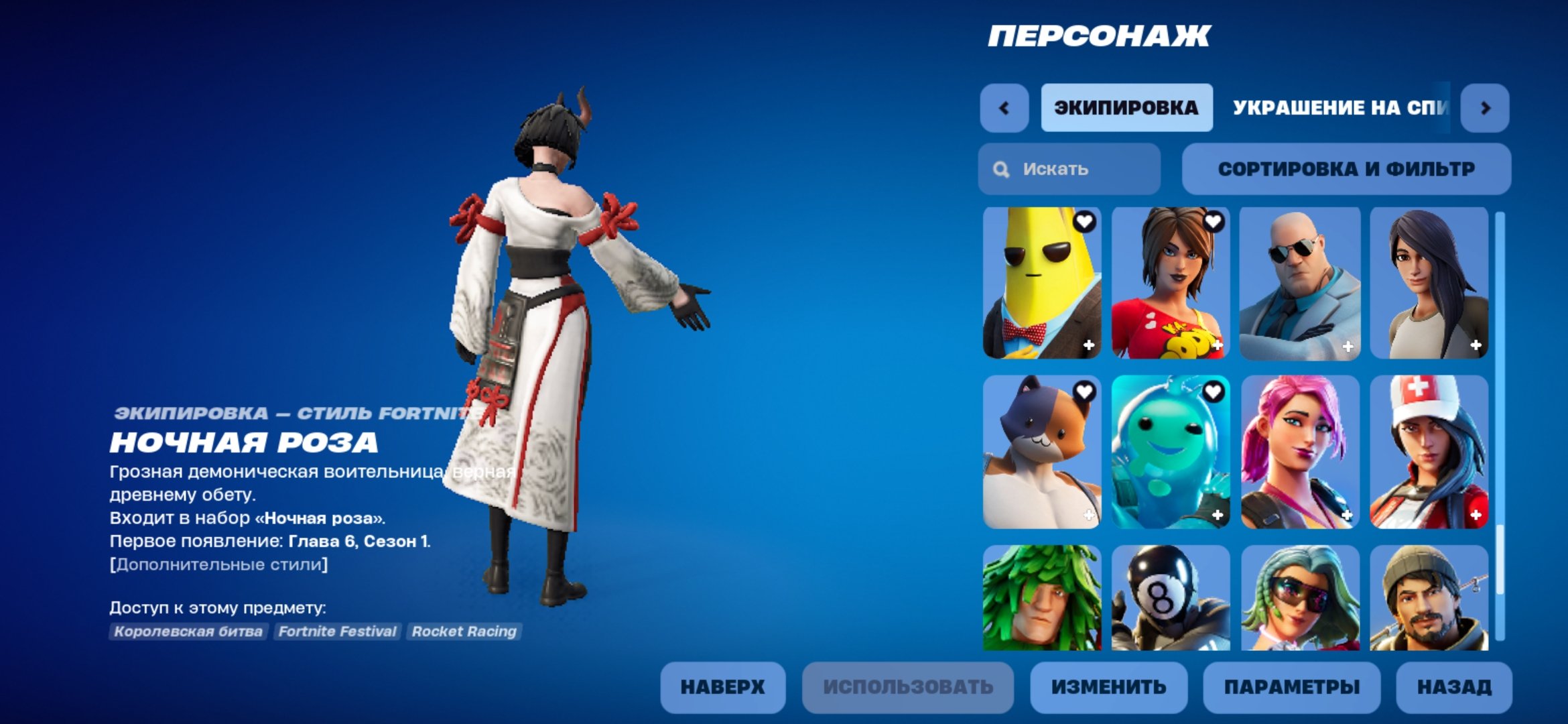Switch to the ЭКИПИРОВКА tab

1126,107
